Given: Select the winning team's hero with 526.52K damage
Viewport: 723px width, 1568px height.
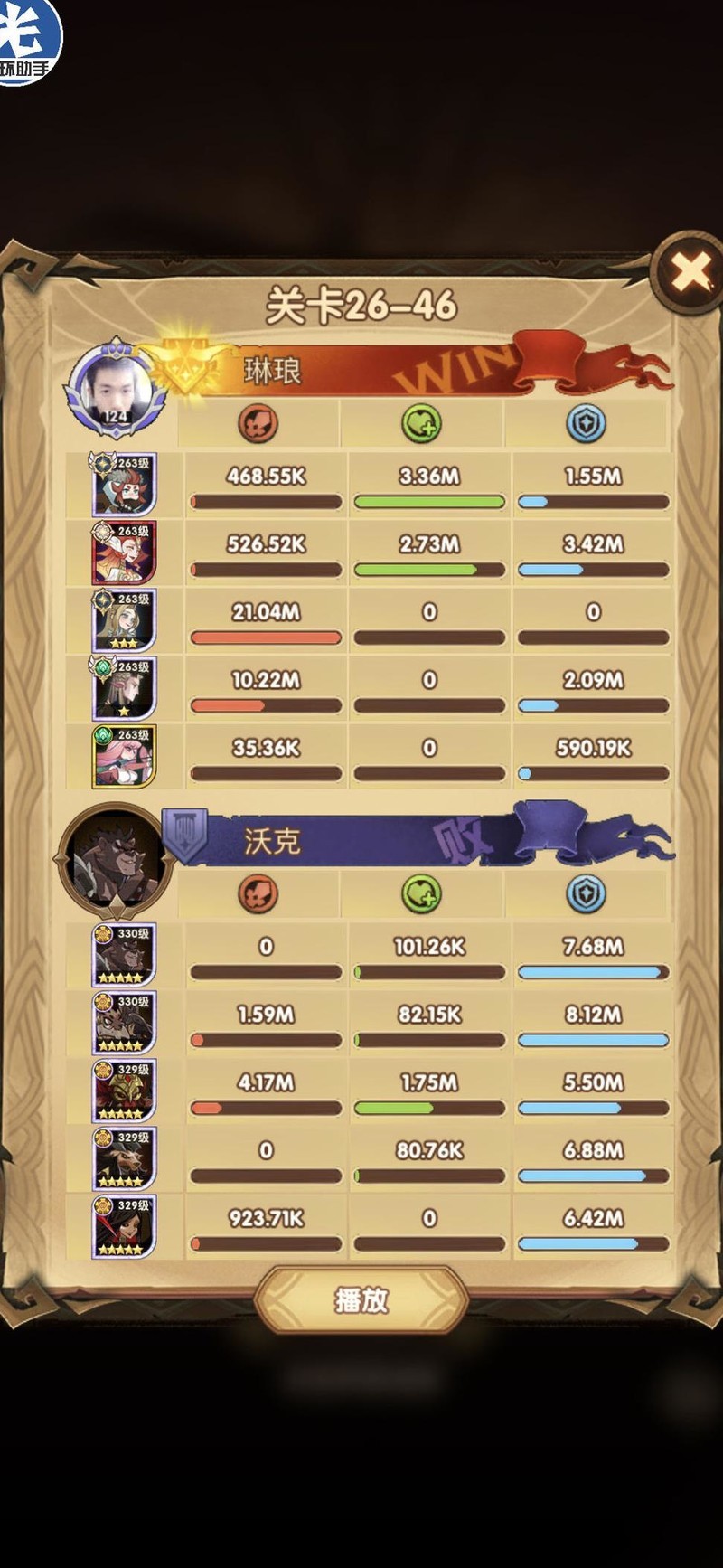Looking at the screenshot, I should coord(125,553).
